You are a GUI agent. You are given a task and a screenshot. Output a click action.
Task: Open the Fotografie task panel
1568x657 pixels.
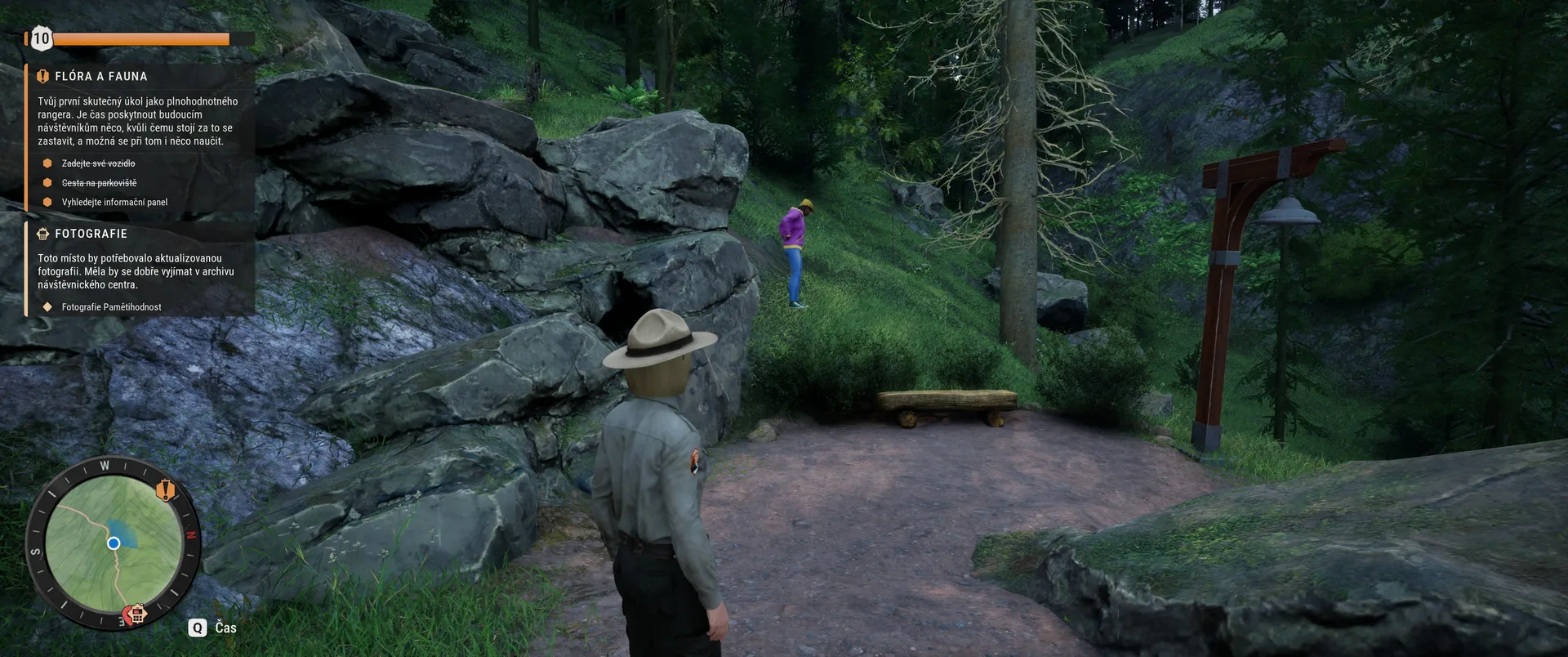(x=91, y=234)
